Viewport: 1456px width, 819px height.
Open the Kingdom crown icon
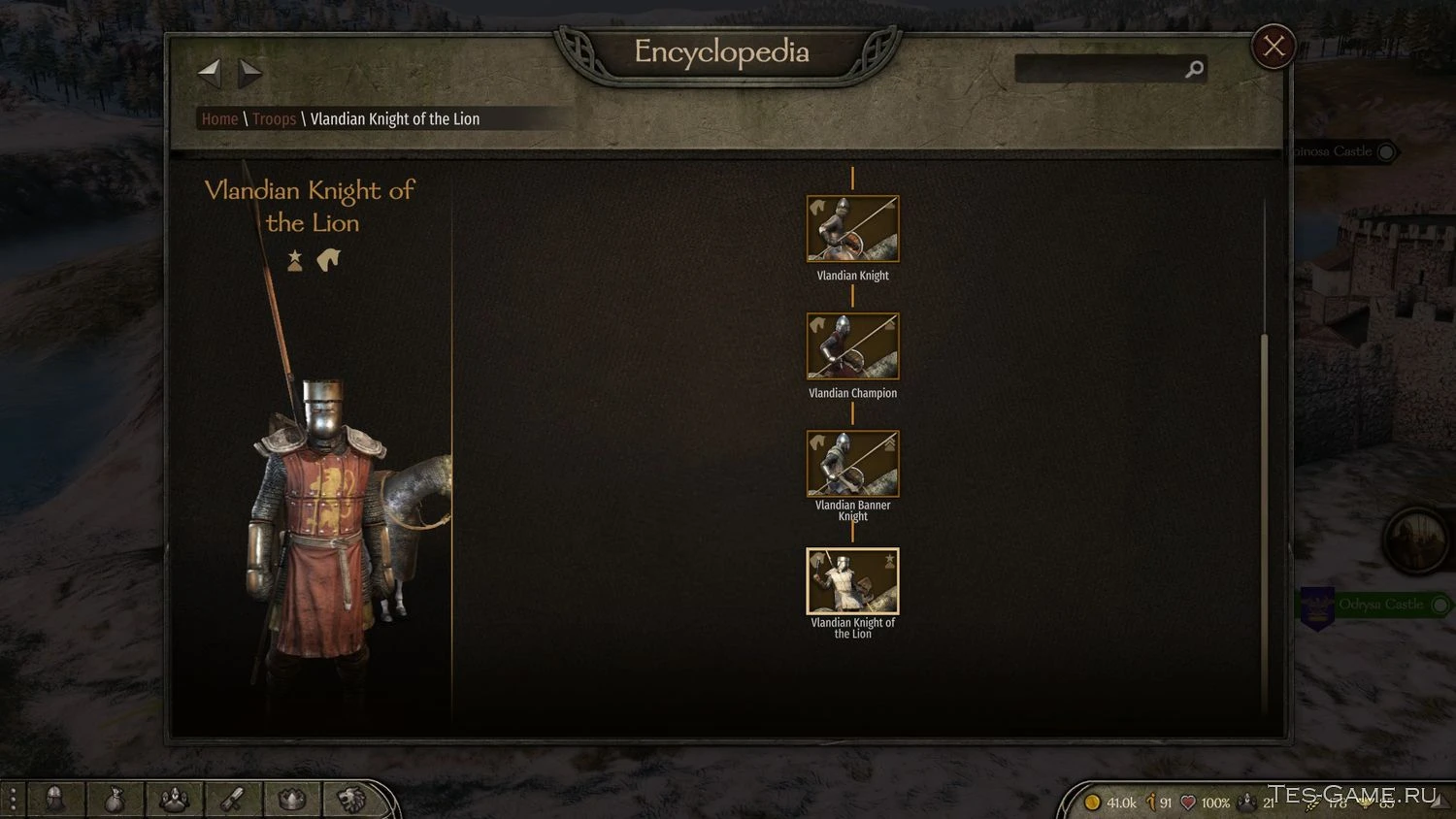pyautogui.click(x=291, y=799)
